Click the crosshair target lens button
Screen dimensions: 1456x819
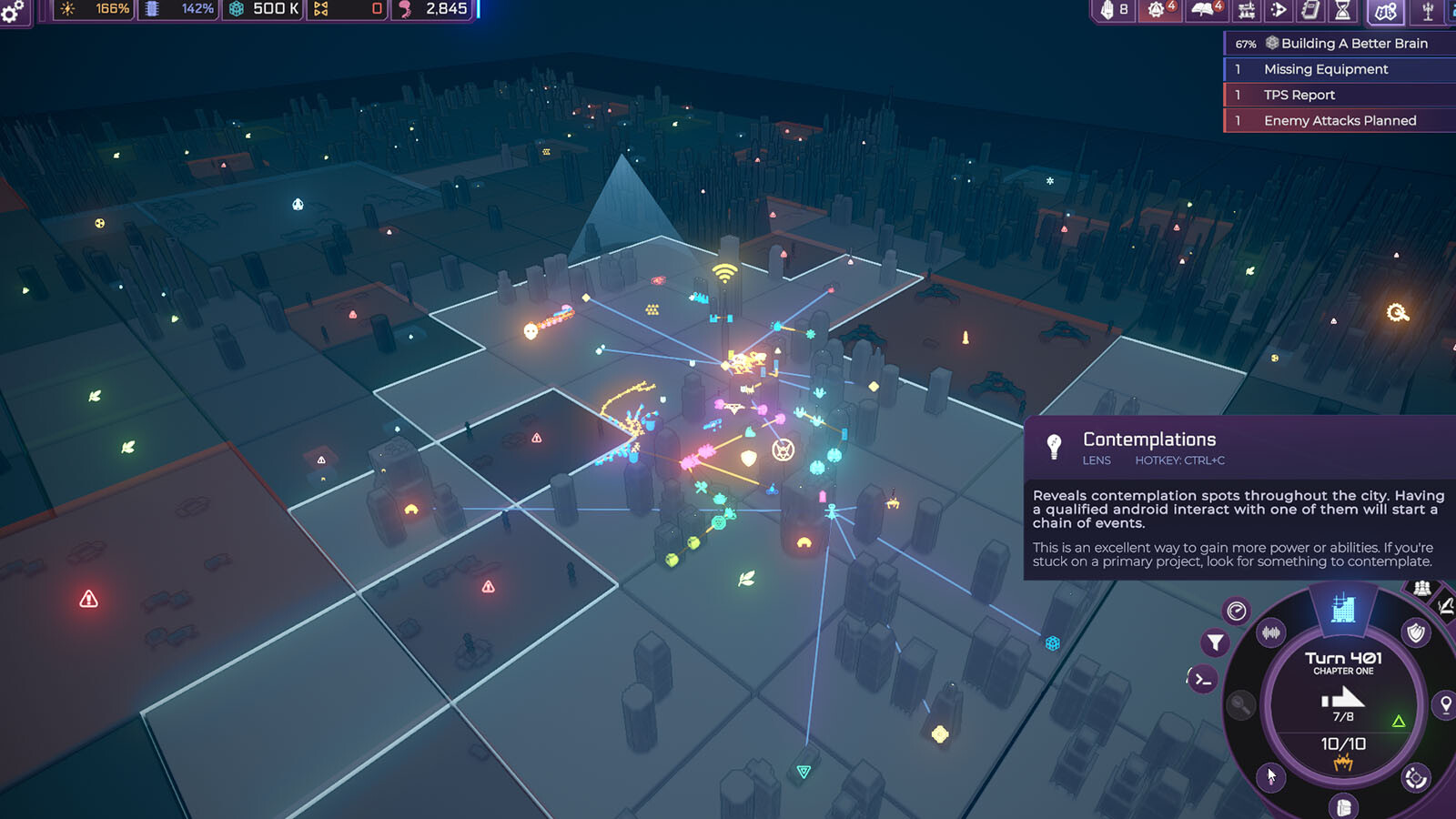pyautogui.click(x=1415, y=778)
